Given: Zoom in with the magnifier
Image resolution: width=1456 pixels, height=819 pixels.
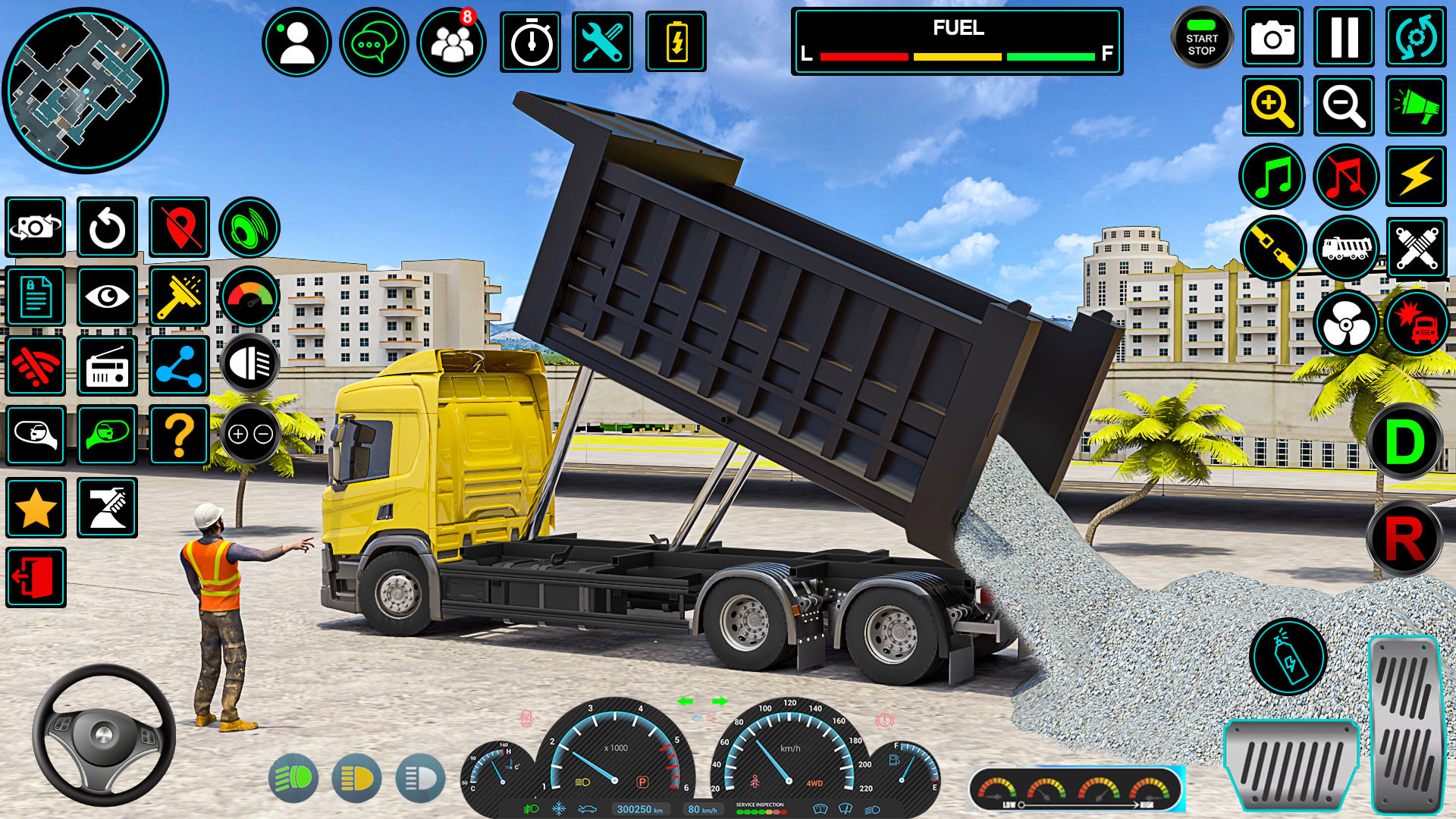Looking at the screenshot, I should pyautogui.click(x=1272, y=106).
